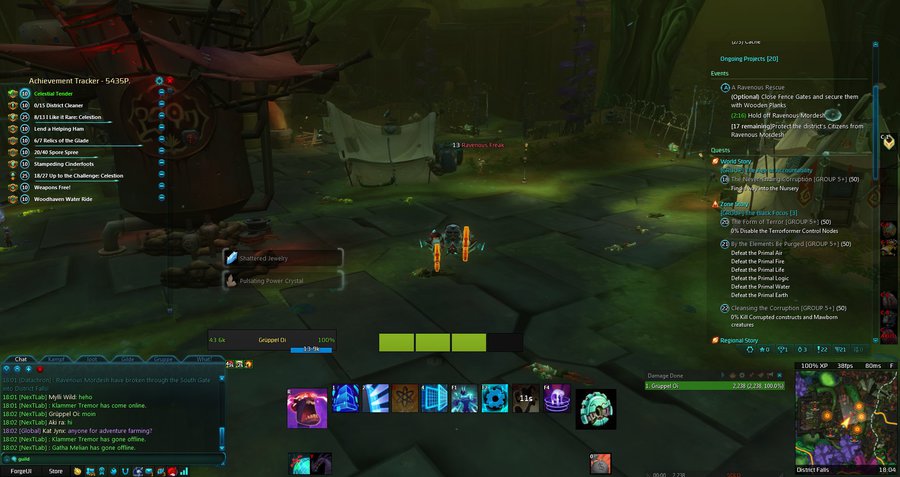Activate the purple fountain ability
Viewport: 900px width, 477px height.
556,399
